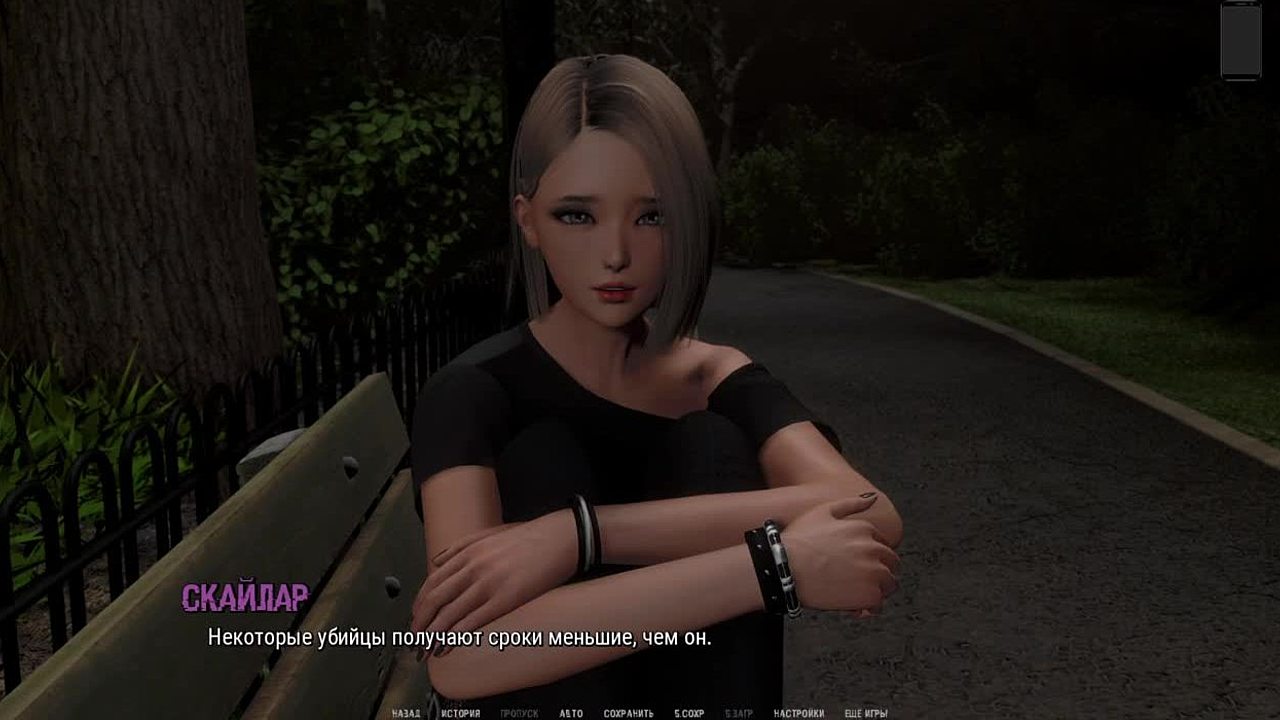Viewport: 1280px width, 720px height.
Task: Open the smartphone icon
Action: (x=1241, y=40)
